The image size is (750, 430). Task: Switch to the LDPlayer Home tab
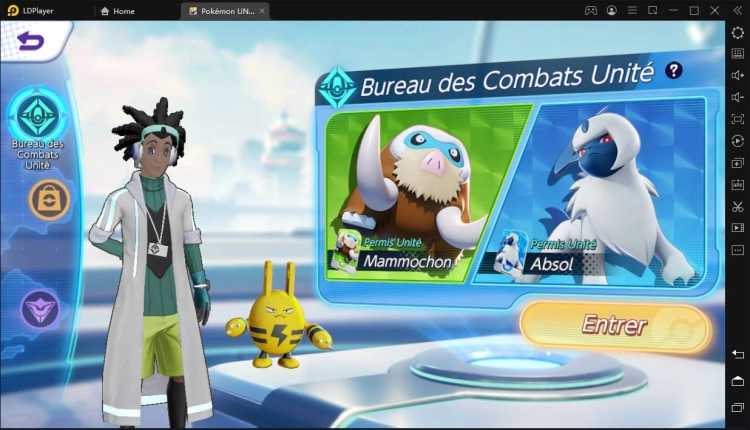click(x=118, y=11)
